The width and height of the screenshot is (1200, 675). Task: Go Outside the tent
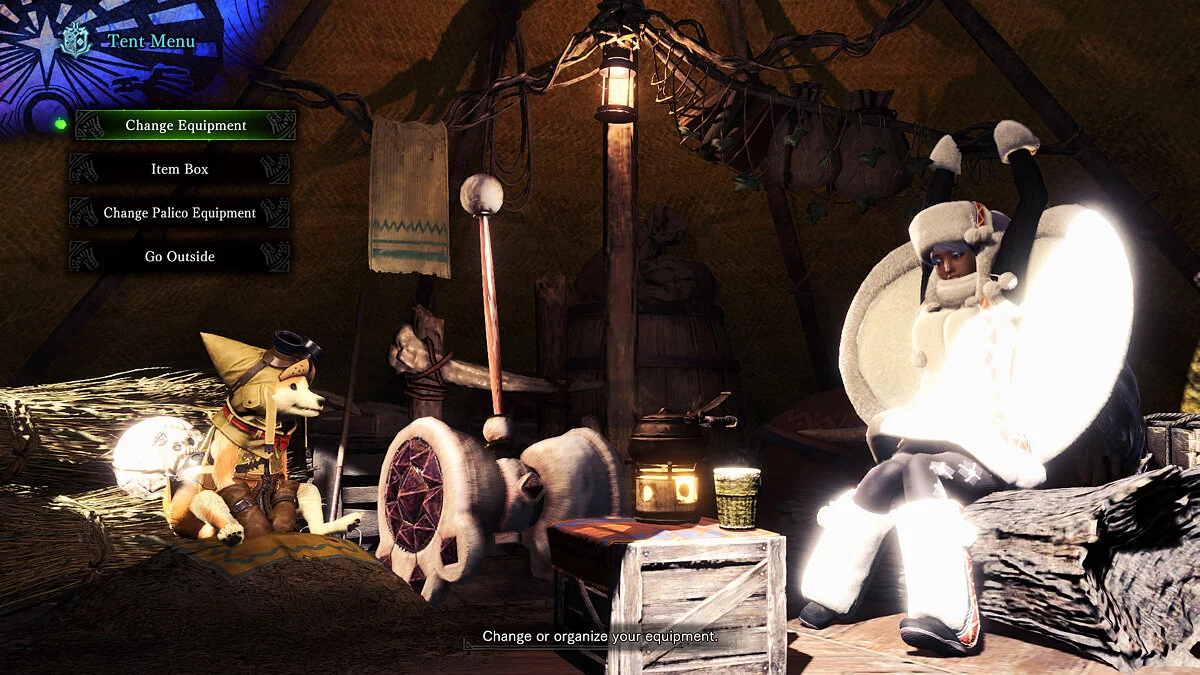[x=180, y=257]
